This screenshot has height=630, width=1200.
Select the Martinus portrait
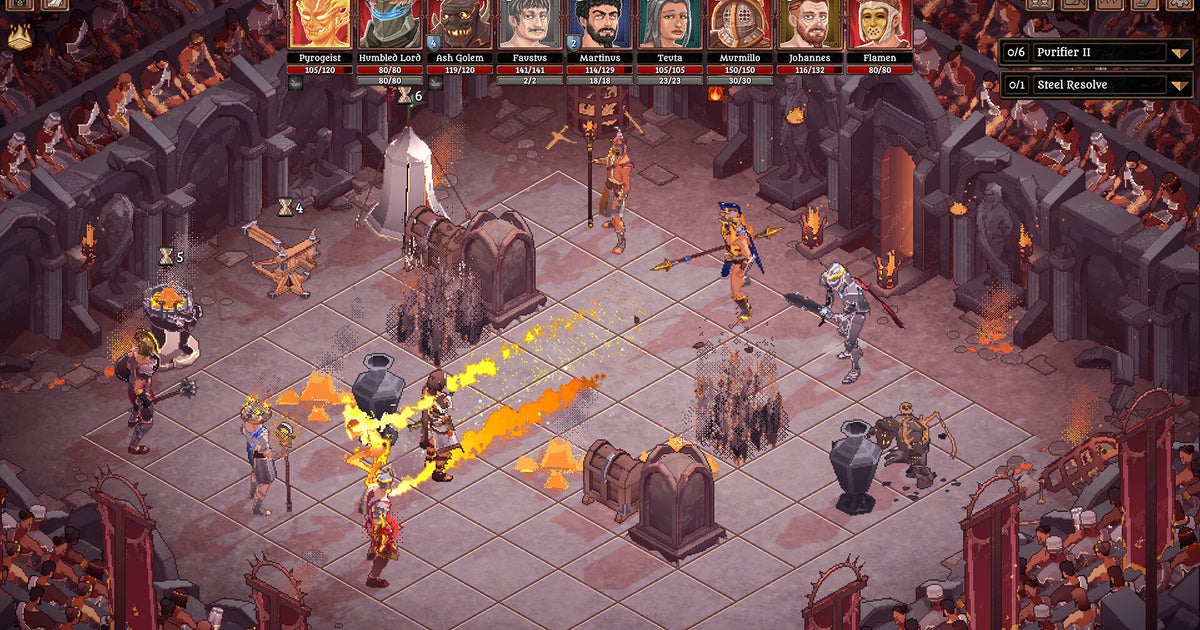click(x=601, y=24)
